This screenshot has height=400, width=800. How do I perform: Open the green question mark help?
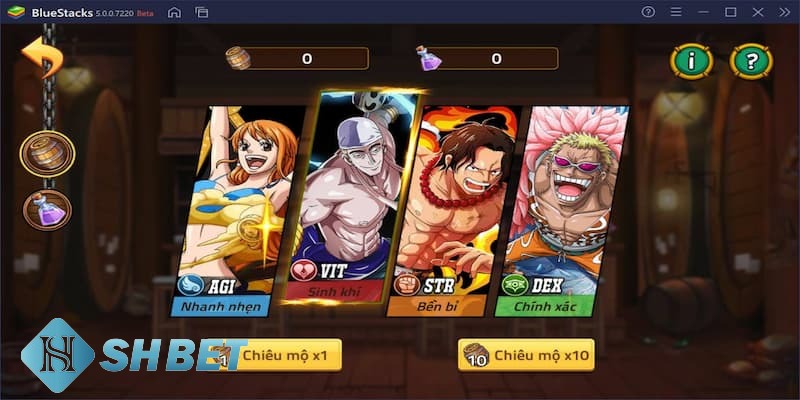(751, 61)
